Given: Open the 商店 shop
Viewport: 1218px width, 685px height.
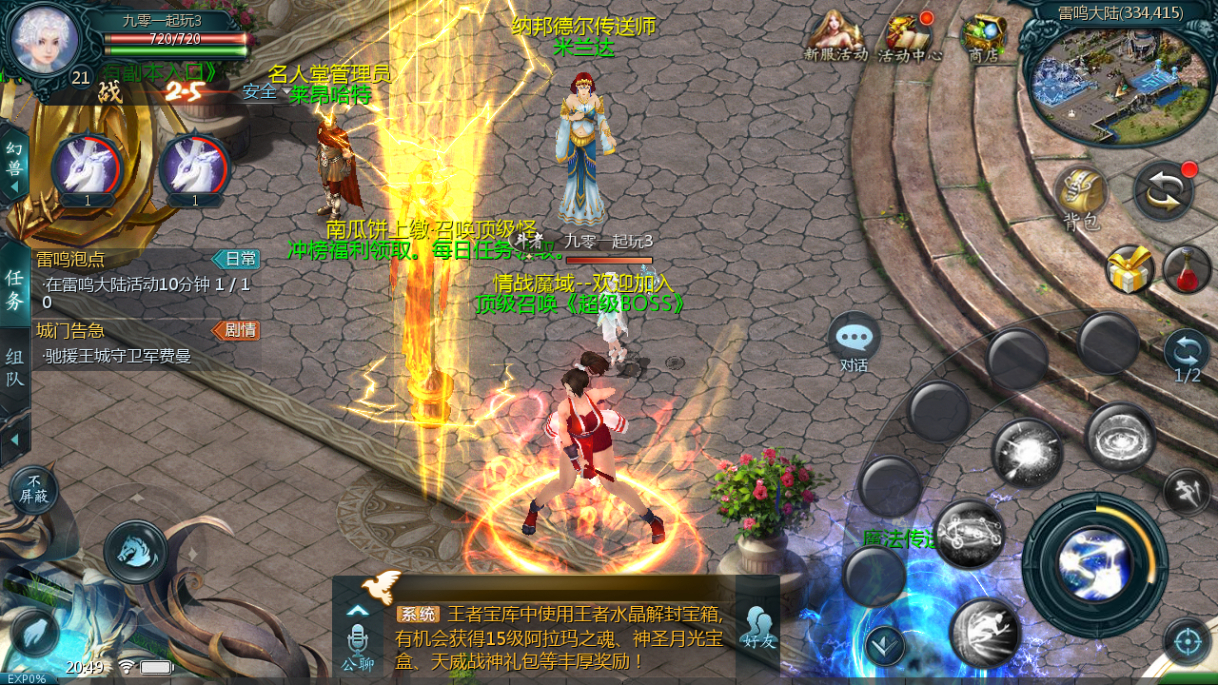Looking at the screenshot, I should click(x=983, y=38).
